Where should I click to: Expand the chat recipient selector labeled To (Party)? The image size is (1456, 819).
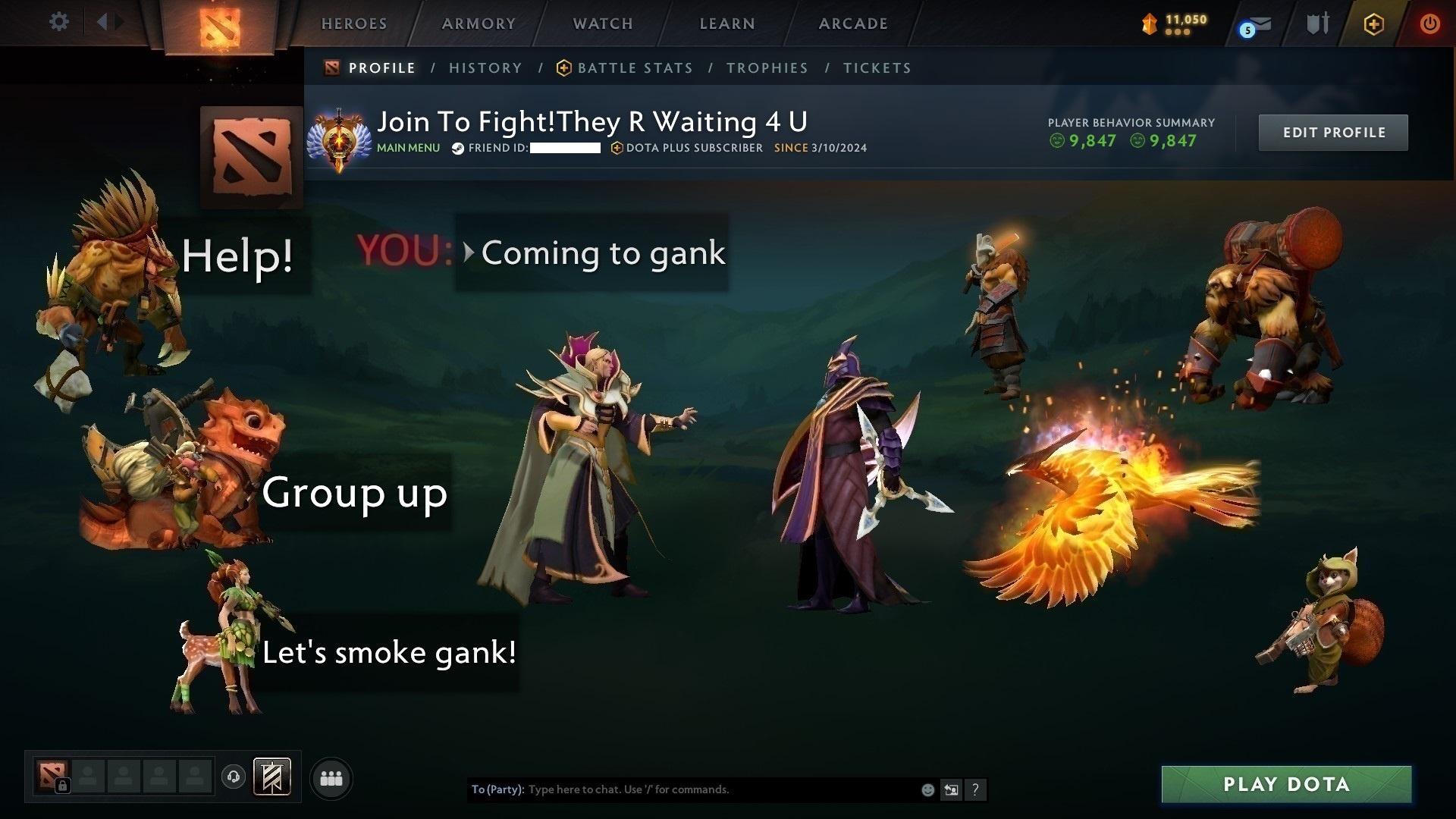tap(497, 789)
